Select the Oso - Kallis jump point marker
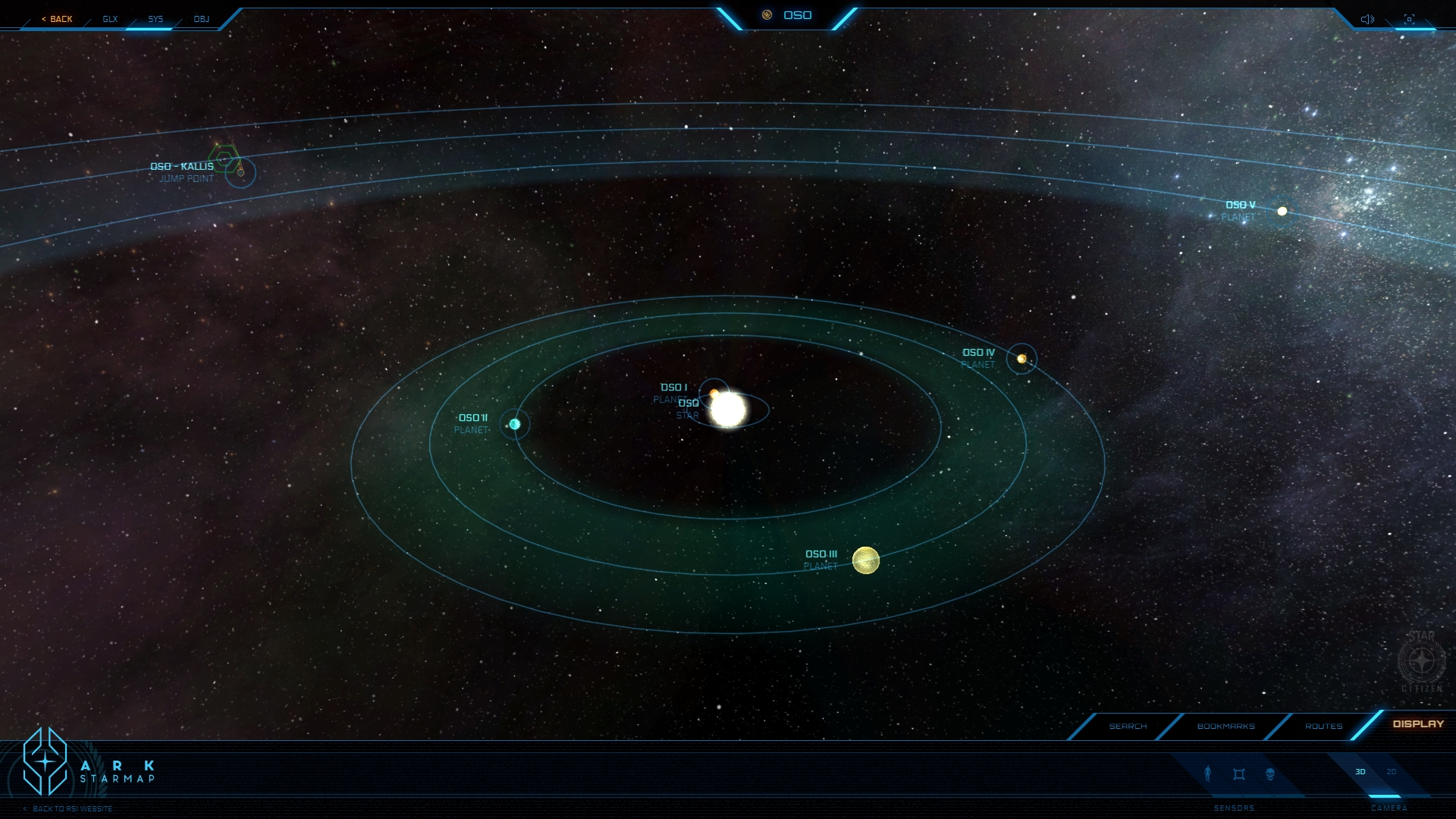The height and width of the screenshot is (819, 1456). [x=240, y=173]
